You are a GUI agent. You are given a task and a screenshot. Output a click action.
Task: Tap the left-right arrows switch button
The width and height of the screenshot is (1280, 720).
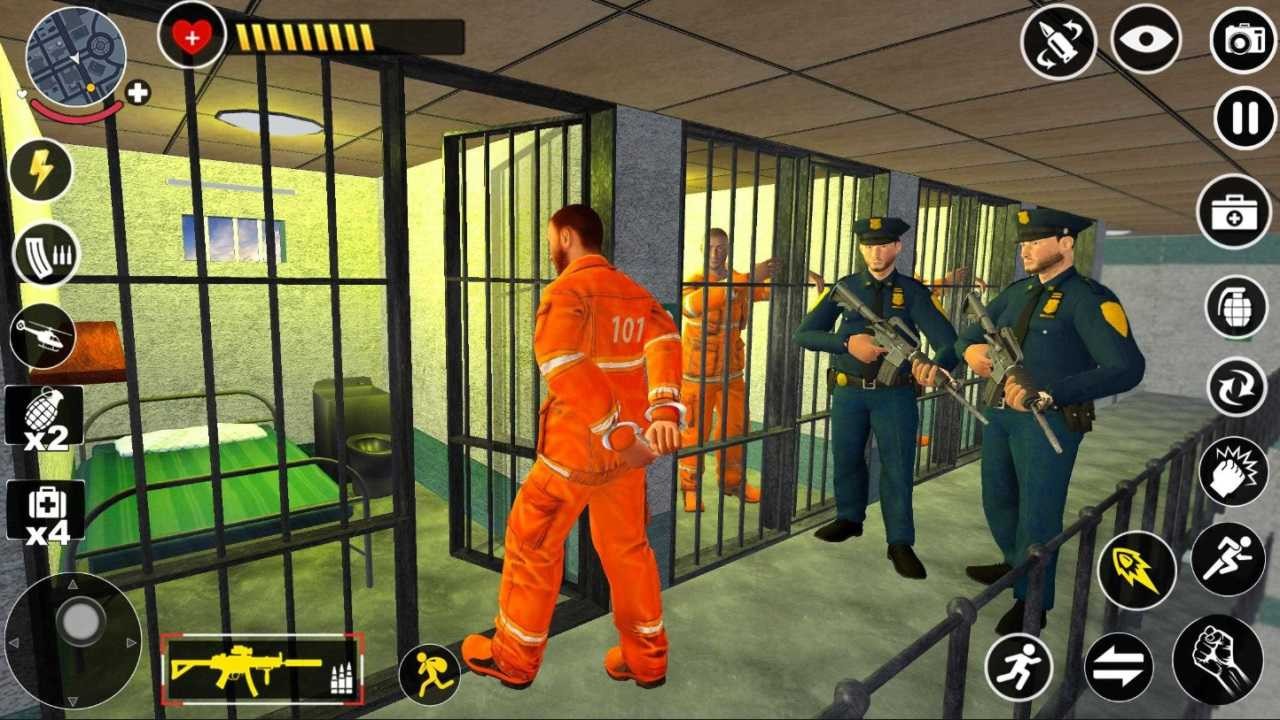(x=1118, y=667)
